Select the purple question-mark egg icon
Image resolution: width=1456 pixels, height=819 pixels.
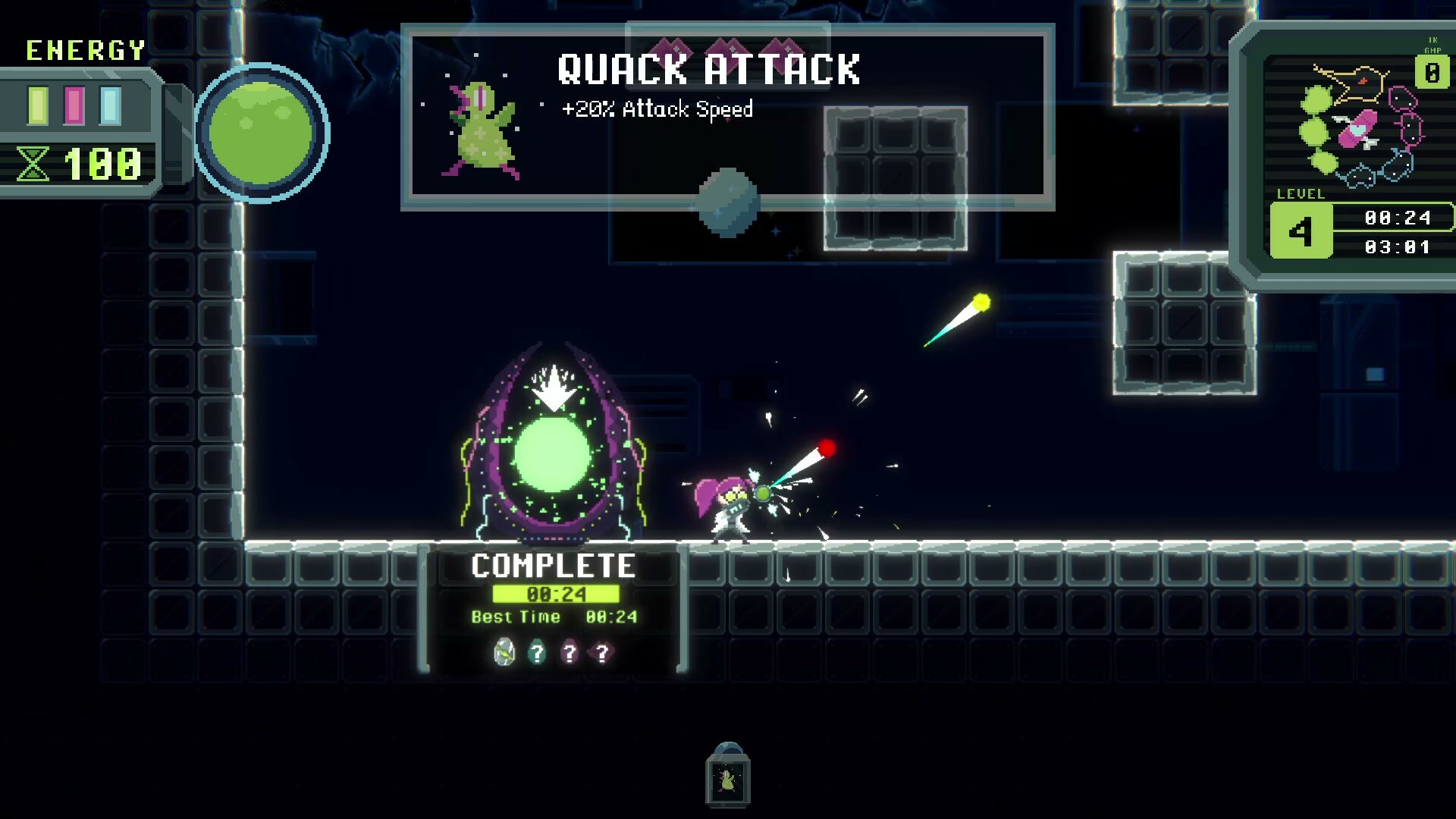[570, 651]
